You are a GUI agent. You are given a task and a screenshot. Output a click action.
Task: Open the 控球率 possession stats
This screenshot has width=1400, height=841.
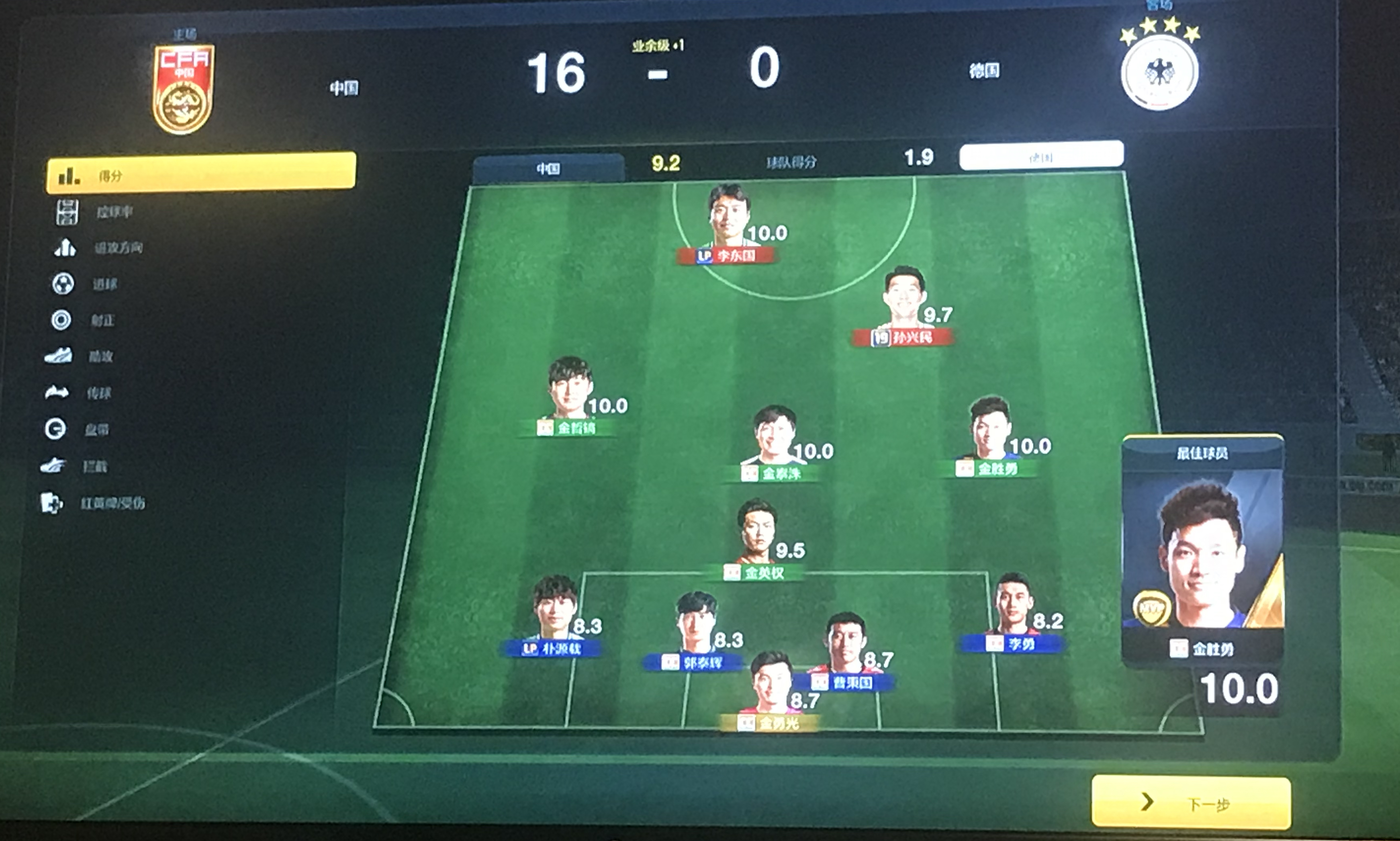coord(113,212)
